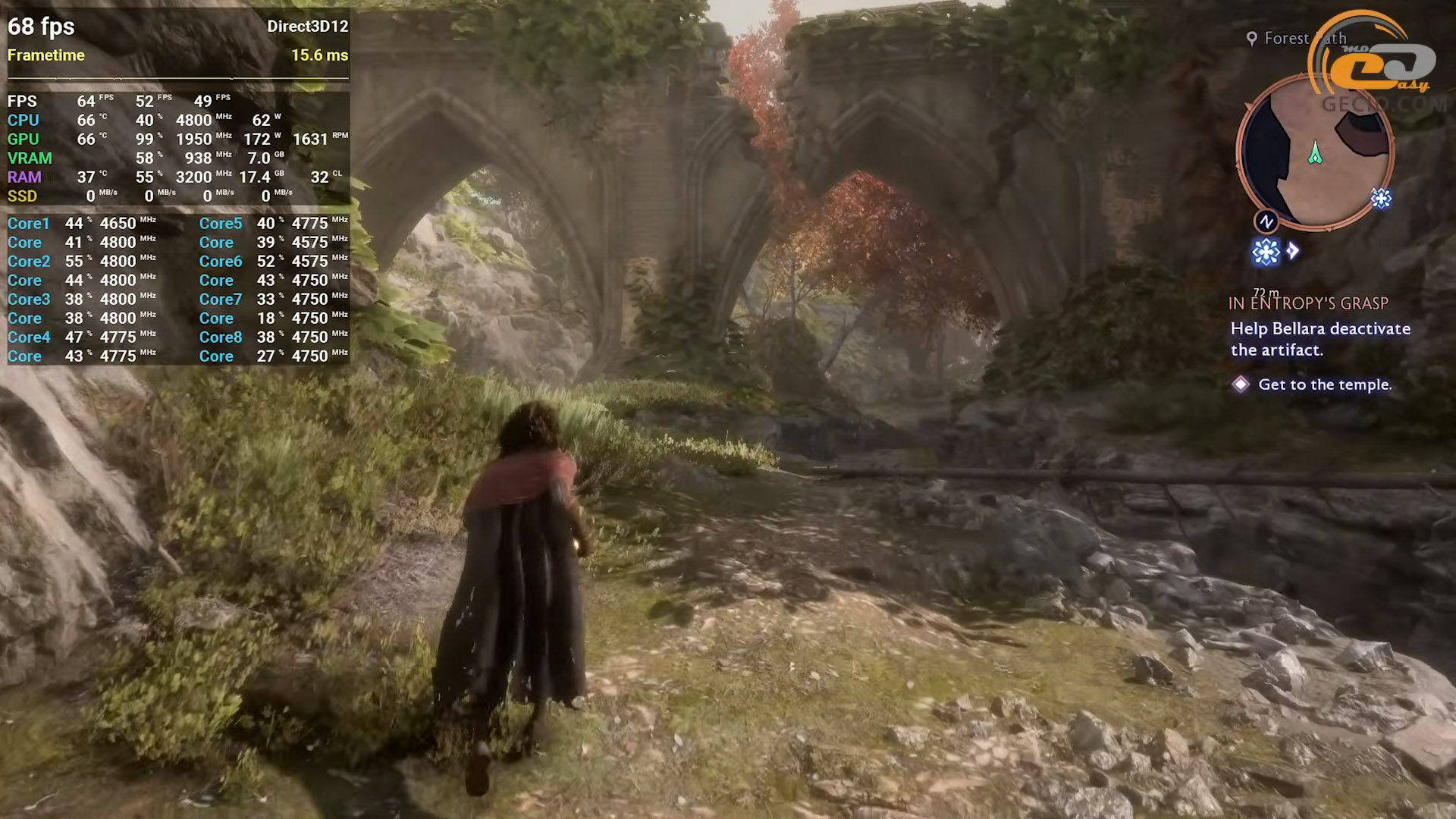Click the Get to the temple objective
The height and width of the screenshot is (819, 1456).
[x=1324, y=384]
